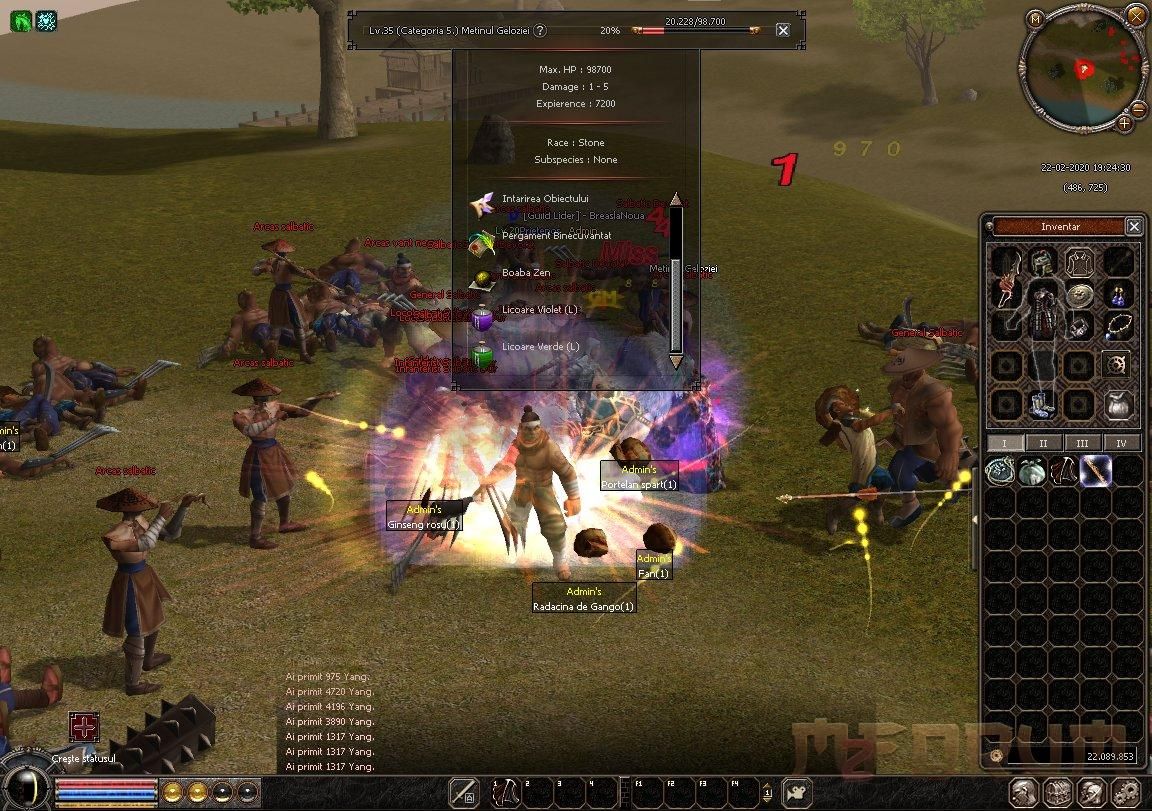Open inventory page III
Image resolution: width=1152 pixels, height=811 pixels.
(x=1082, y=443)
